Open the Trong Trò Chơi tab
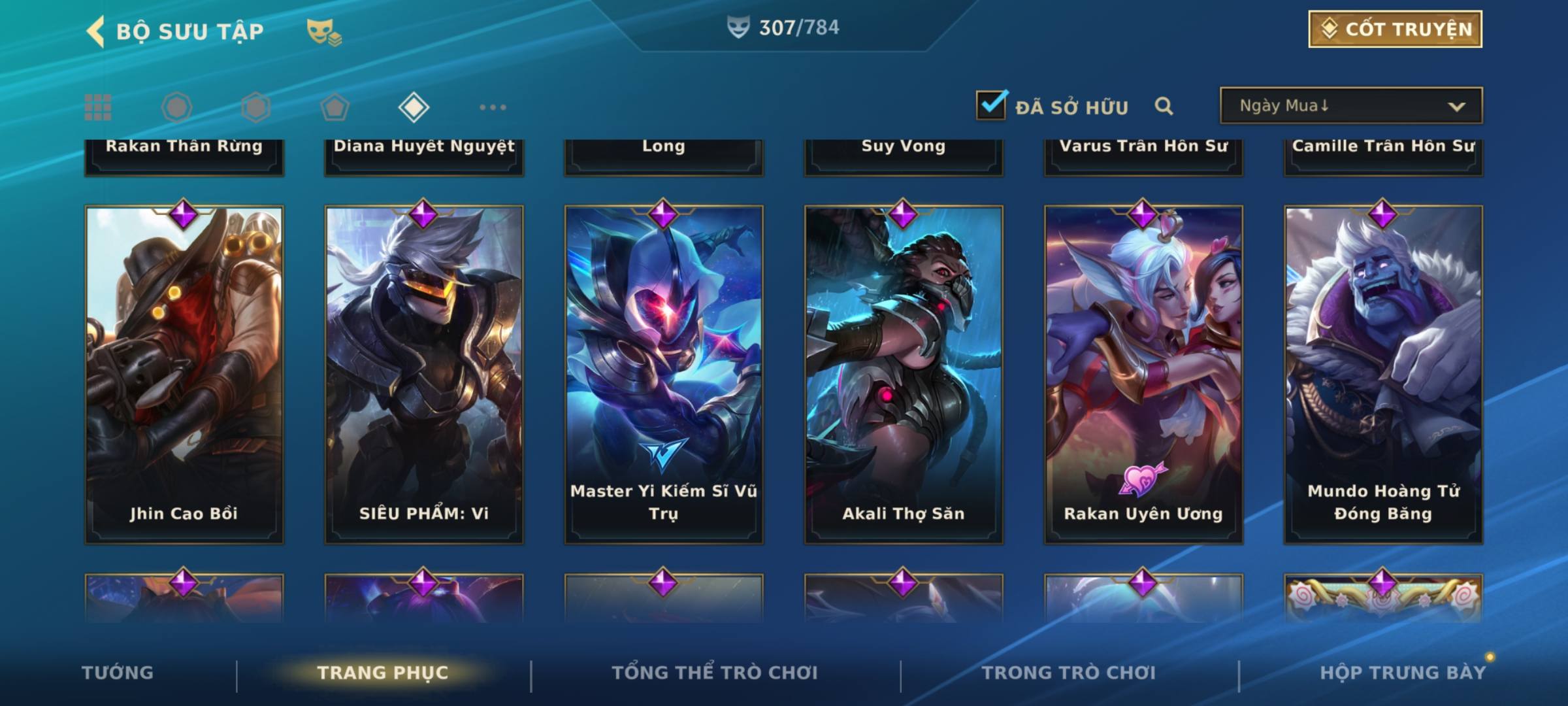1568x706 pixels. click(1068, 673)
